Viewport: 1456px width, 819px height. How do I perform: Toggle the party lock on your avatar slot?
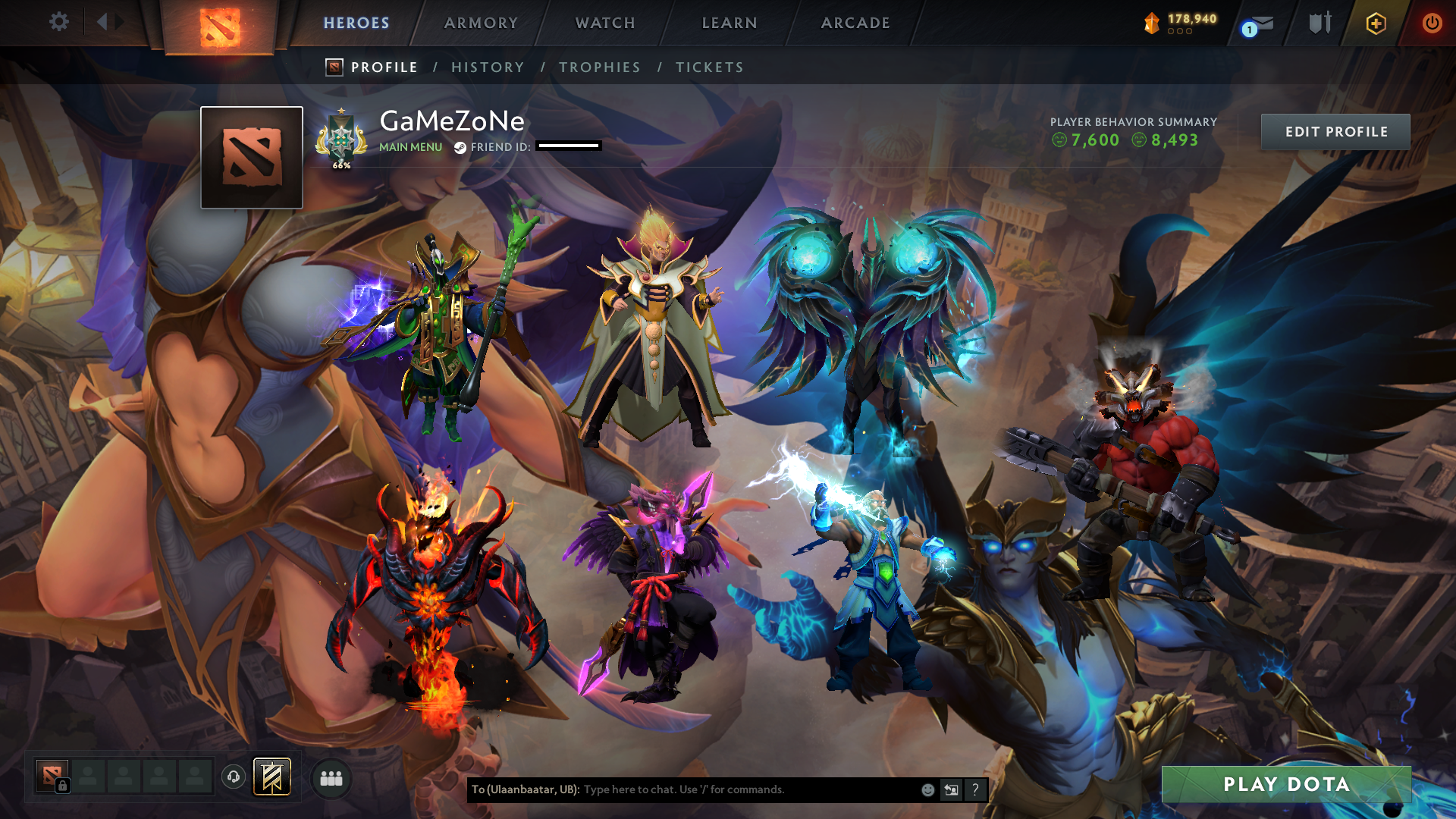click(63, 787)
